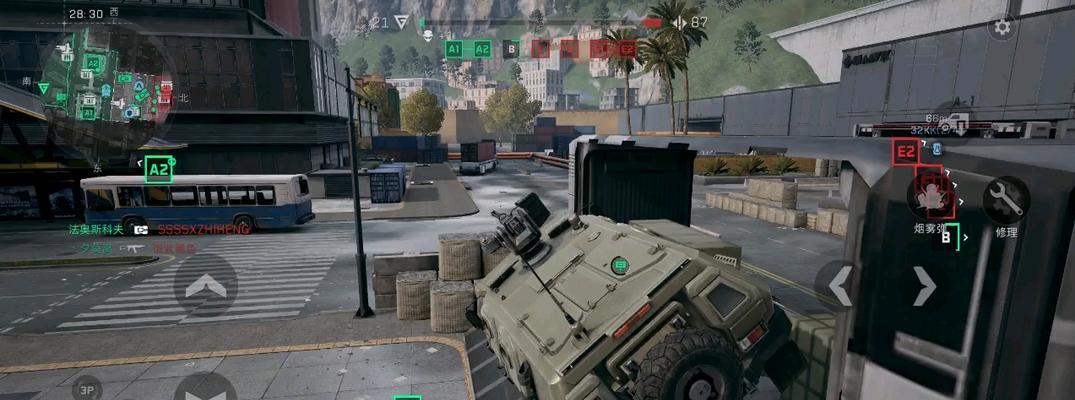Toggle the 3P camera view button
The height and width of the screenshot is (400, 1075).
[x=86, y=389]
